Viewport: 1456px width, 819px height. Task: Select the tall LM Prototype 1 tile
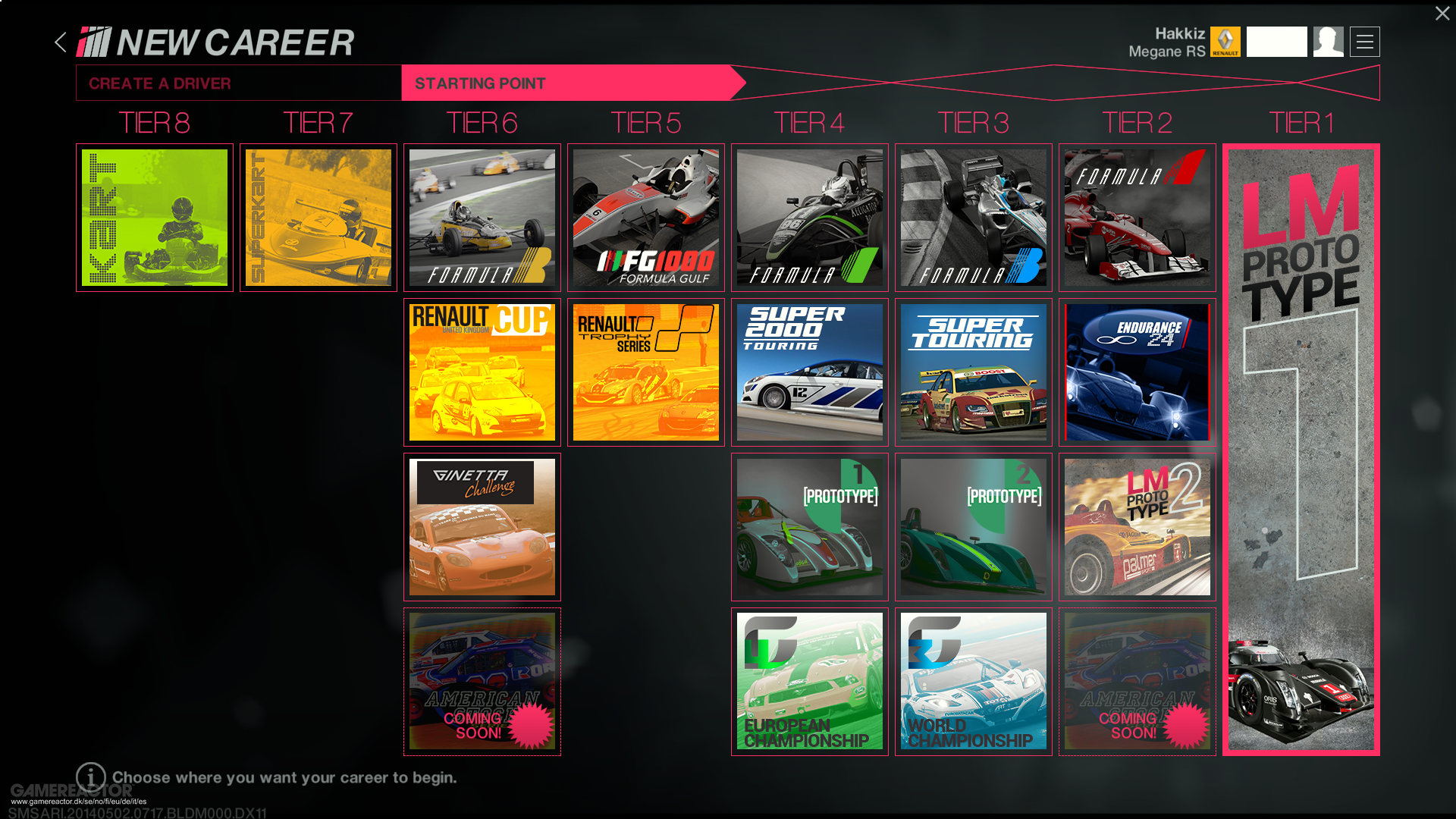(x=1301, y=450)
